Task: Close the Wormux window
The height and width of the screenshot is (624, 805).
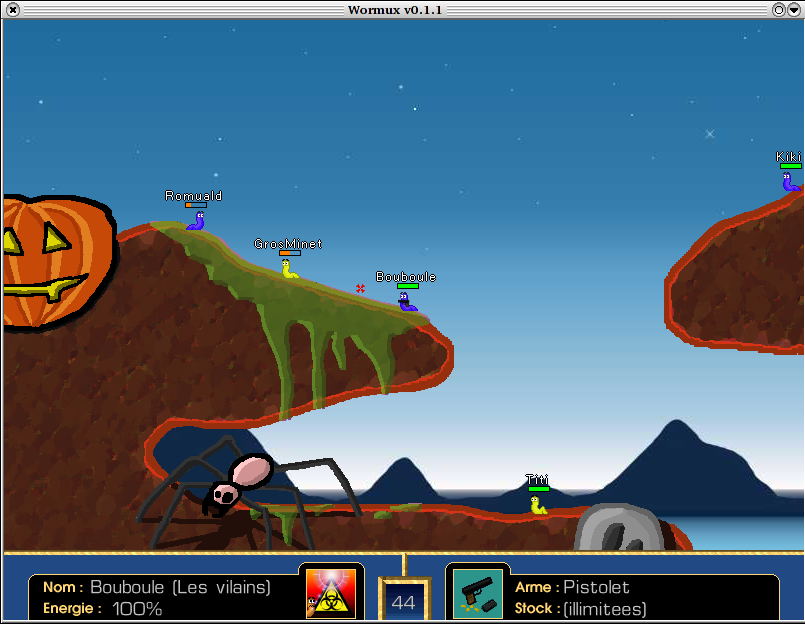Action: coord(12,9)
